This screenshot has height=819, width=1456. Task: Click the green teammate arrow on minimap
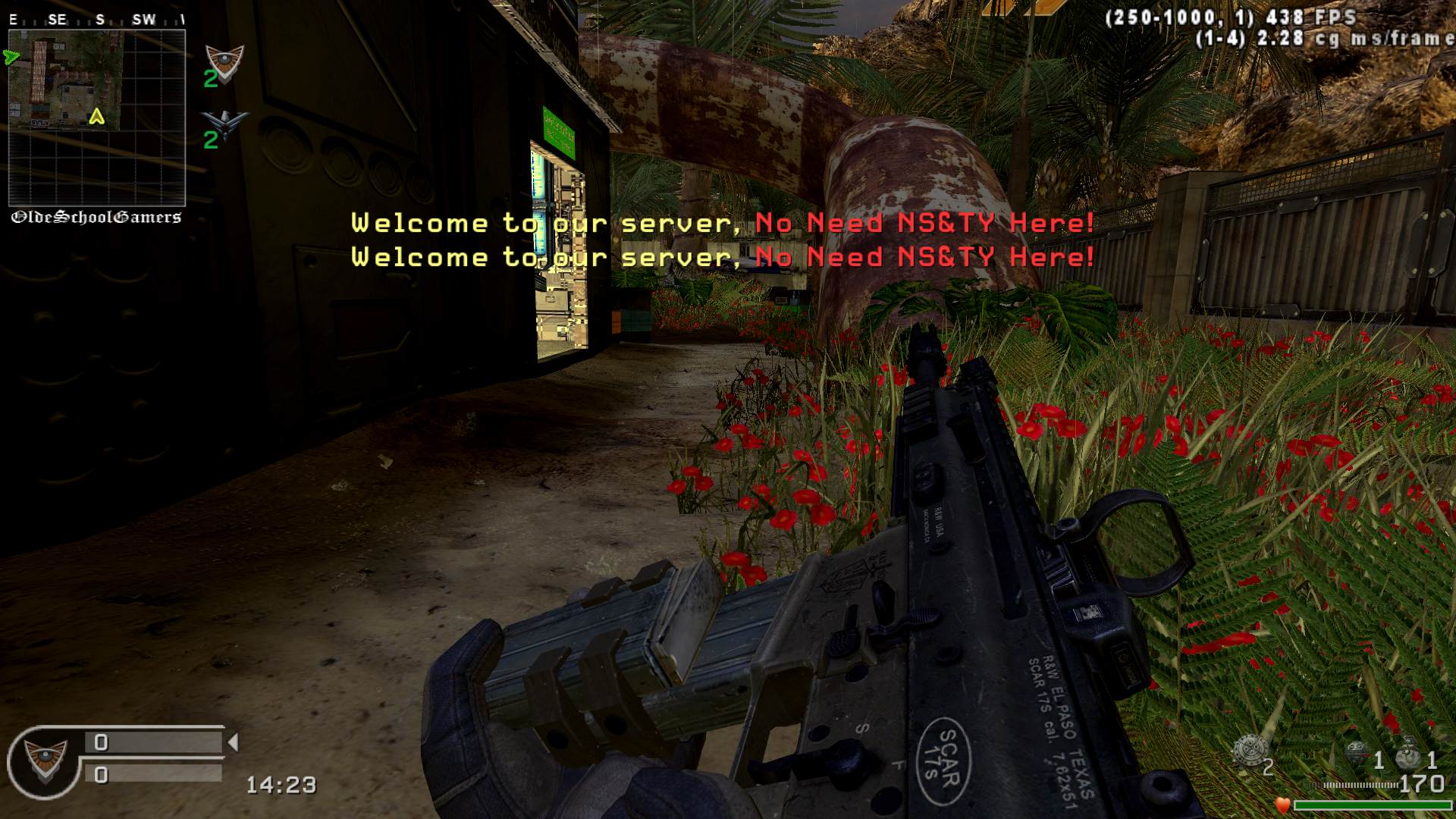11,57
